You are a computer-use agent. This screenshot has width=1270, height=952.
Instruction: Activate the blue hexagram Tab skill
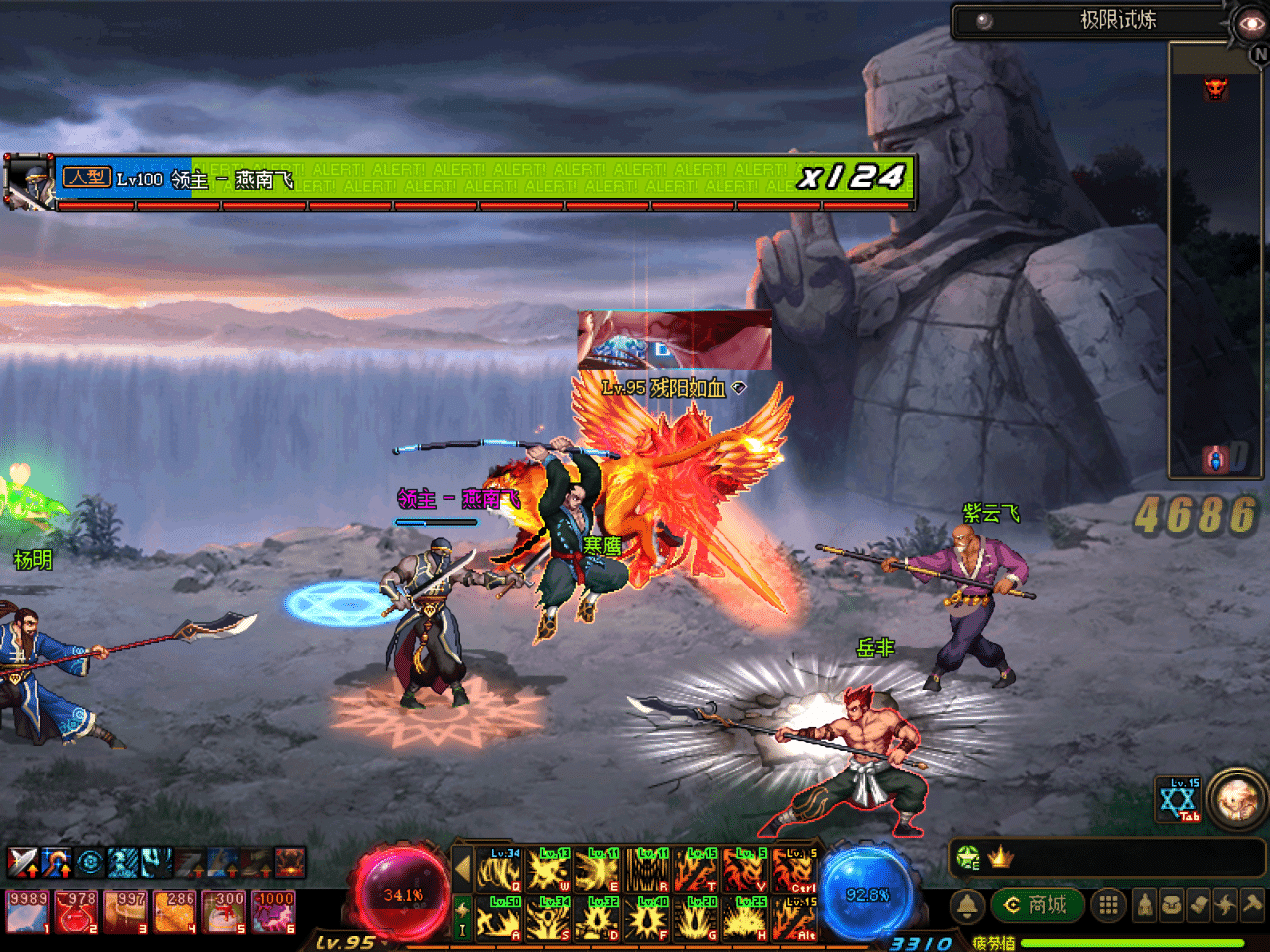pos(1179,799)
